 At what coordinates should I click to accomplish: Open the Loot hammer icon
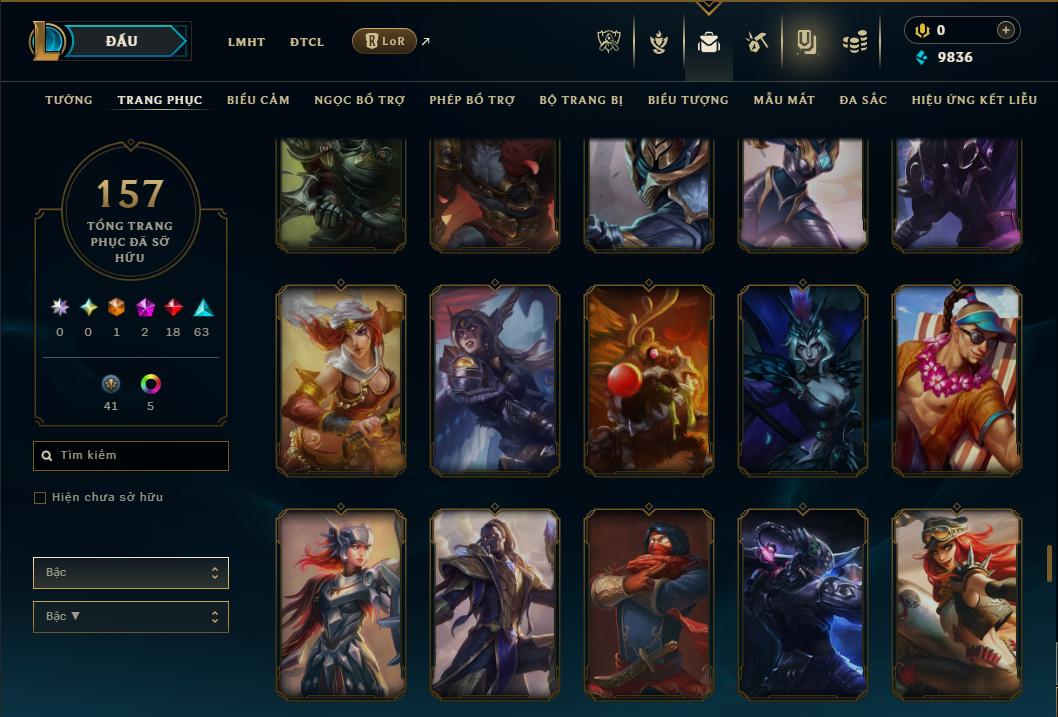(756, 42)
